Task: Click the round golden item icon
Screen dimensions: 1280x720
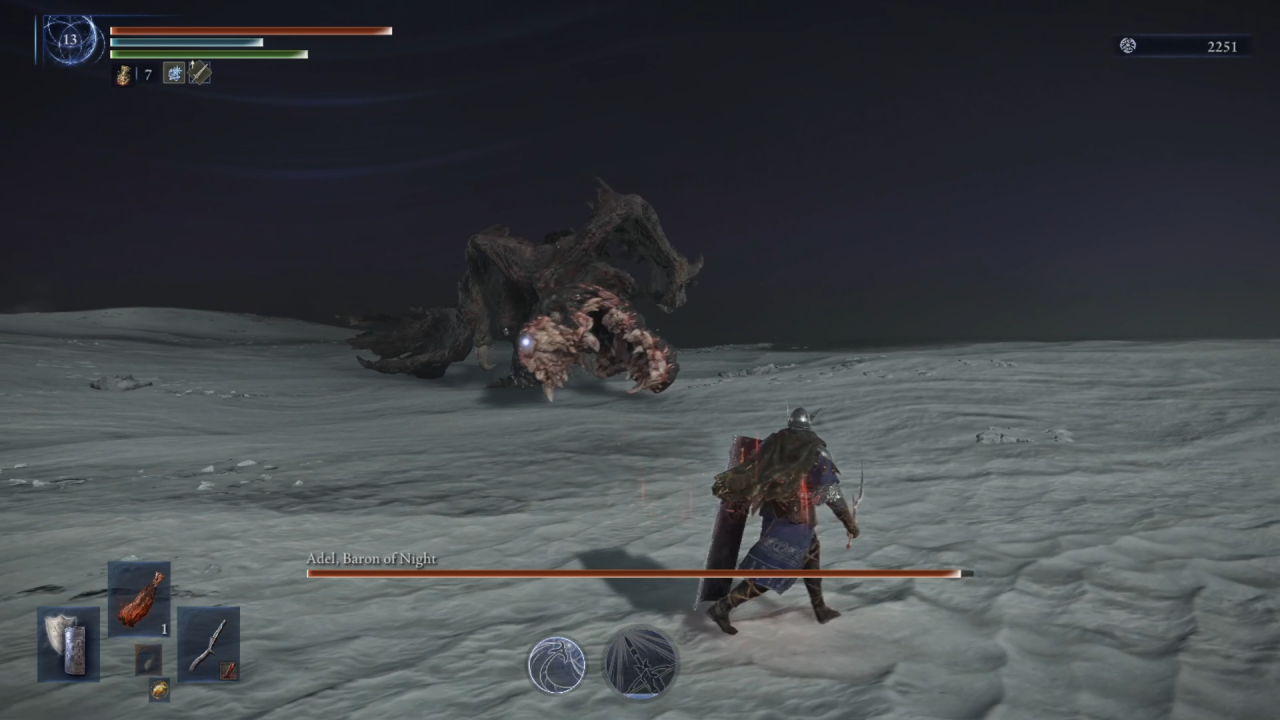Action: pyautogui.click(x=159, y=689)
